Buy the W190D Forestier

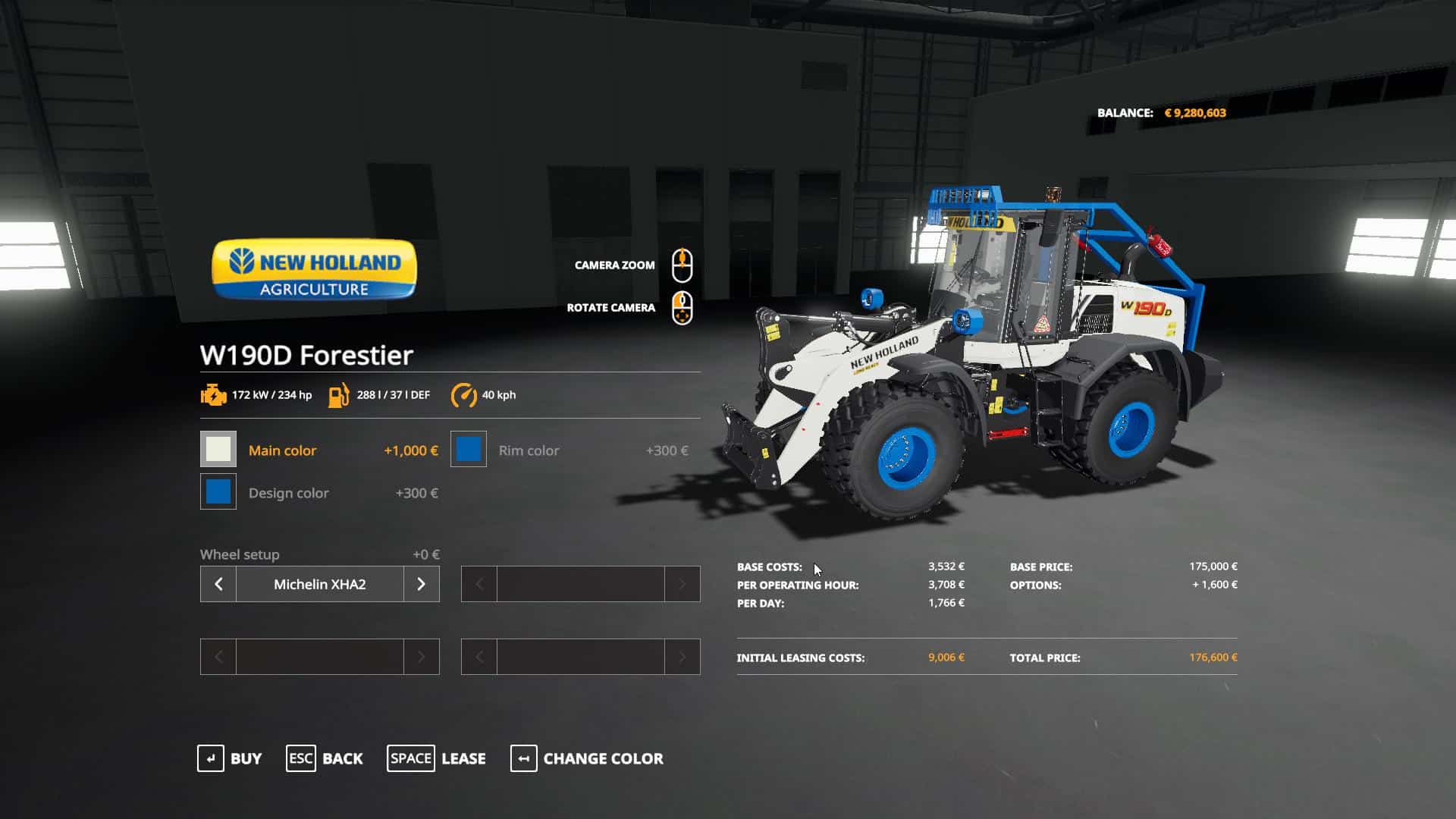click(x=230, y=758)
